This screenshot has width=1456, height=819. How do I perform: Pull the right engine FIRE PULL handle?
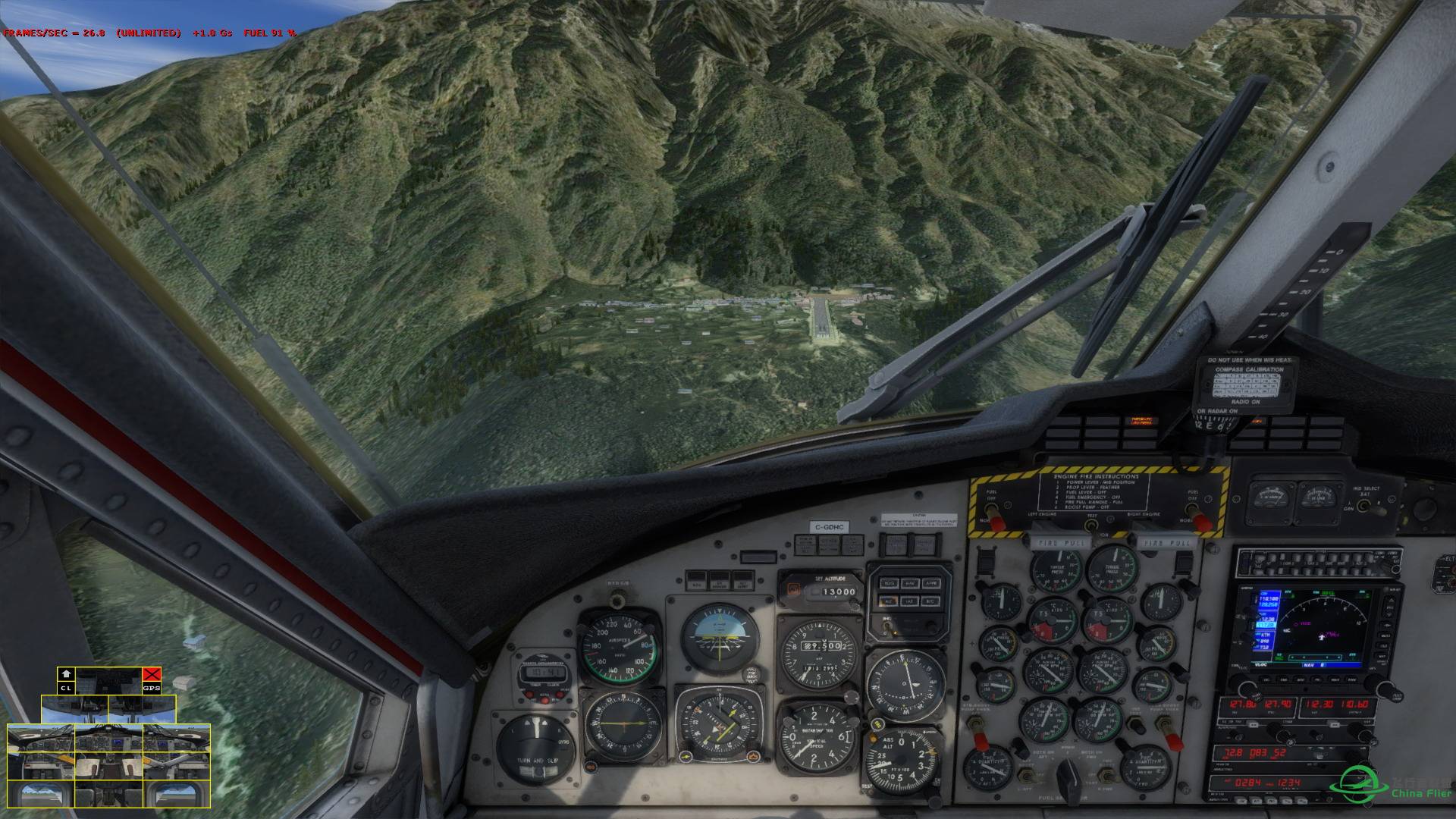tap(1164, 543)
